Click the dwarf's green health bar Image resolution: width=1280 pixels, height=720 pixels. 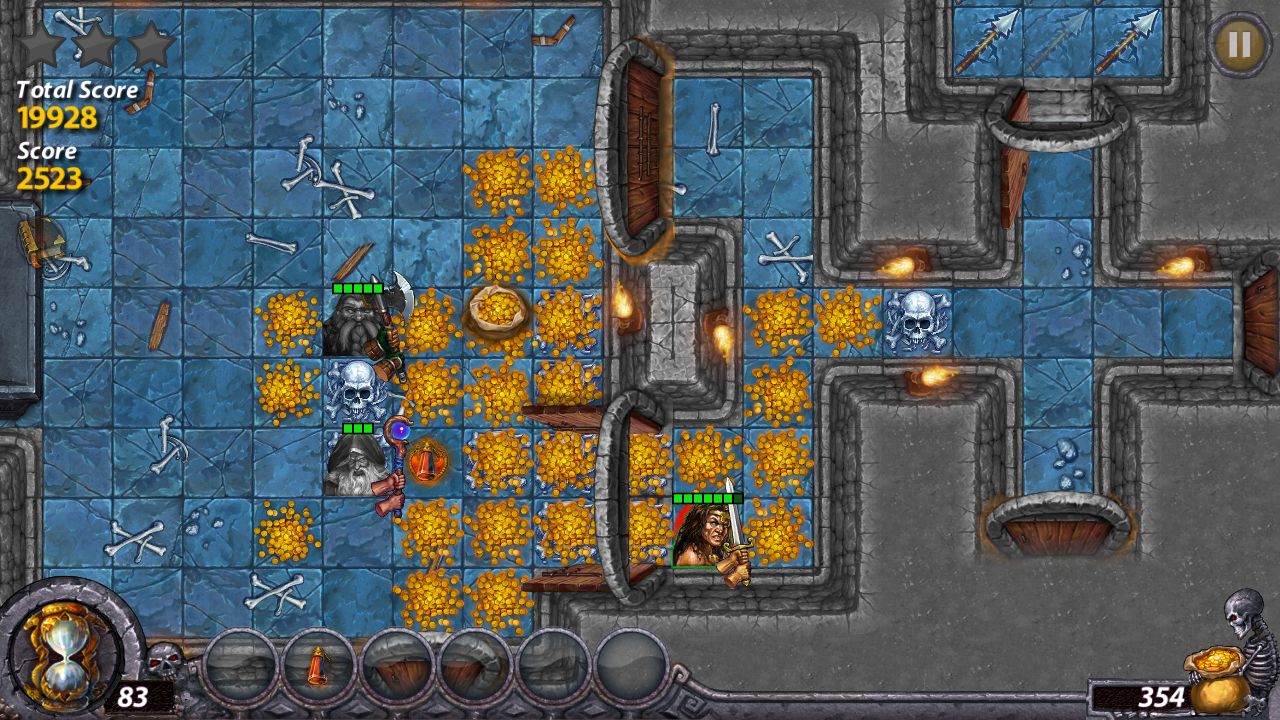355,288
